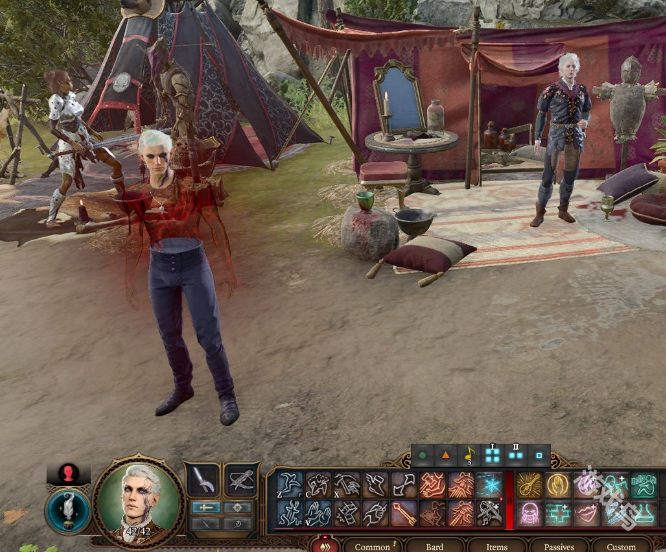Toggle the red head silhouette icon
The width and height of the screenshot is (666, 552).
[69, 474]
